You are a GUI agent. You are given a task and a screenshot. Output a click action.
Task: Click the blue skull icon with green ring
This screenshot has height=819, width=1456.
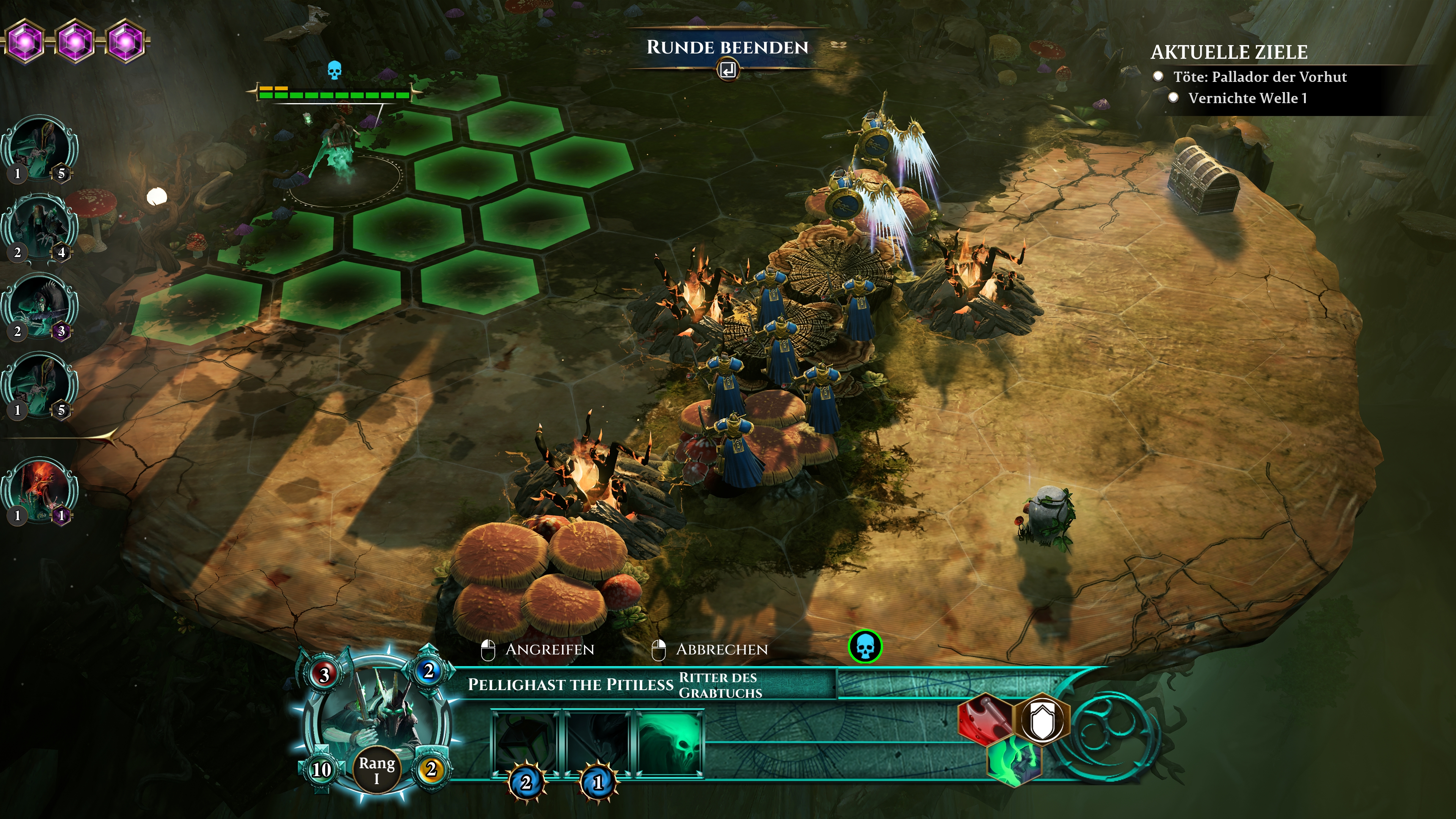[x=865, y=646]
